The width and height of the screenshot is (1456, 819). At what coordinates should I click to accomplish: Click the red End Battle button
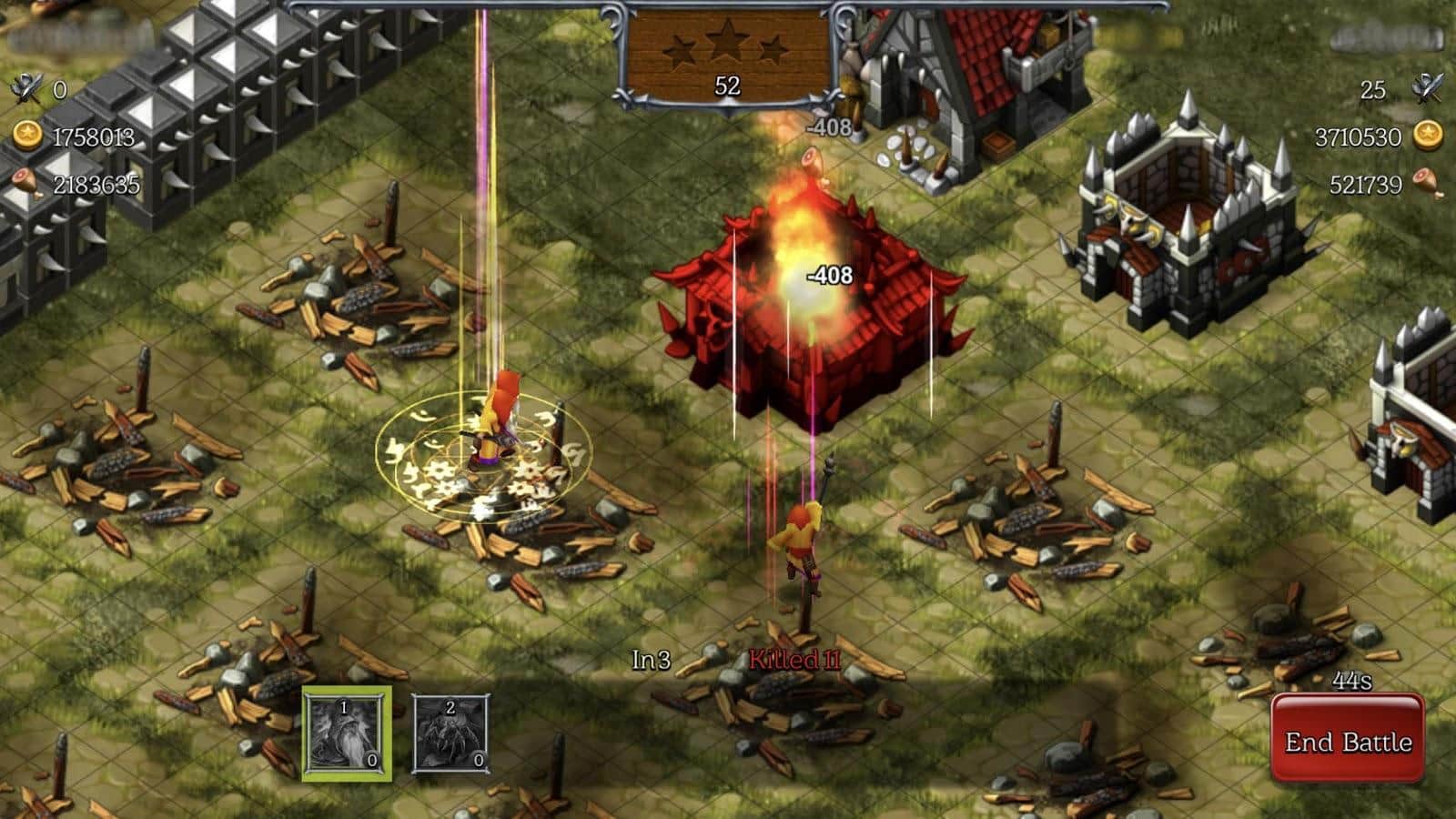[1348, 741]
